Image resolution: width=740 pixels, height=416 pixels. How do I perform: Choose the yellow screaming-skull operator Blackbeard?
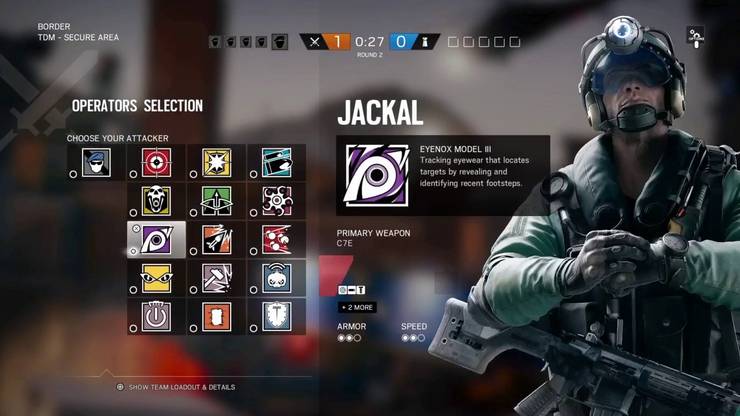coord(156,200)
